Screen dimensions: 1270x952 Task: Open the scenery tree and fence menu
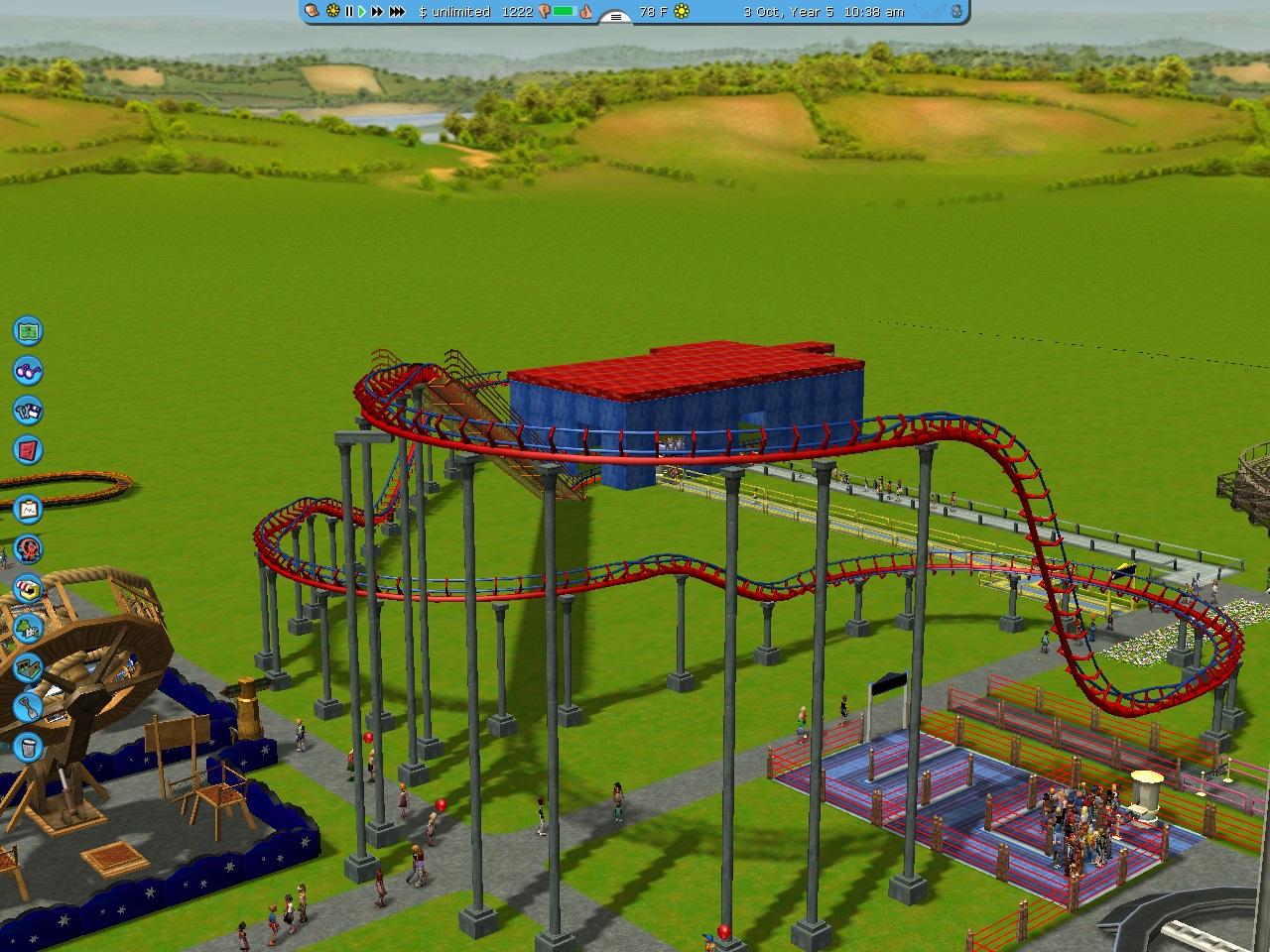point(28,628)
